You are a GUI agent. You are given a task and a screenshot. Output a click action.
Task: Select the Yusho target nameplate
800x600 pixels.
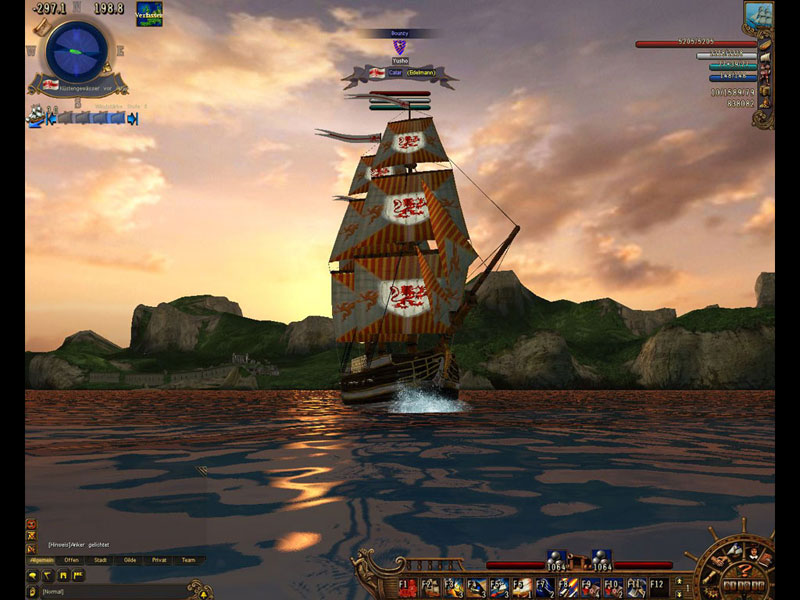coord(399,61)
